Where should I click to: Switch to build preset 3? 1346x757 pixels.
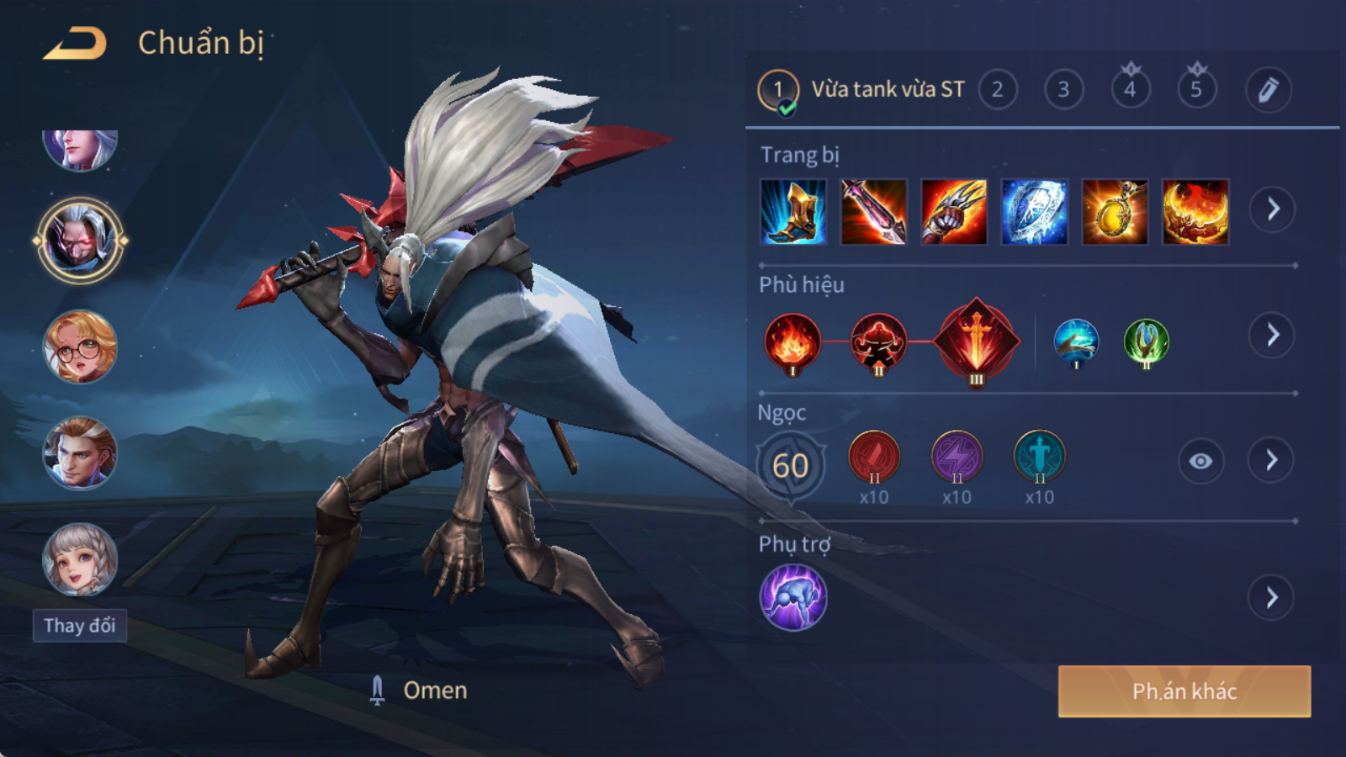click(x=1063, y=90)
